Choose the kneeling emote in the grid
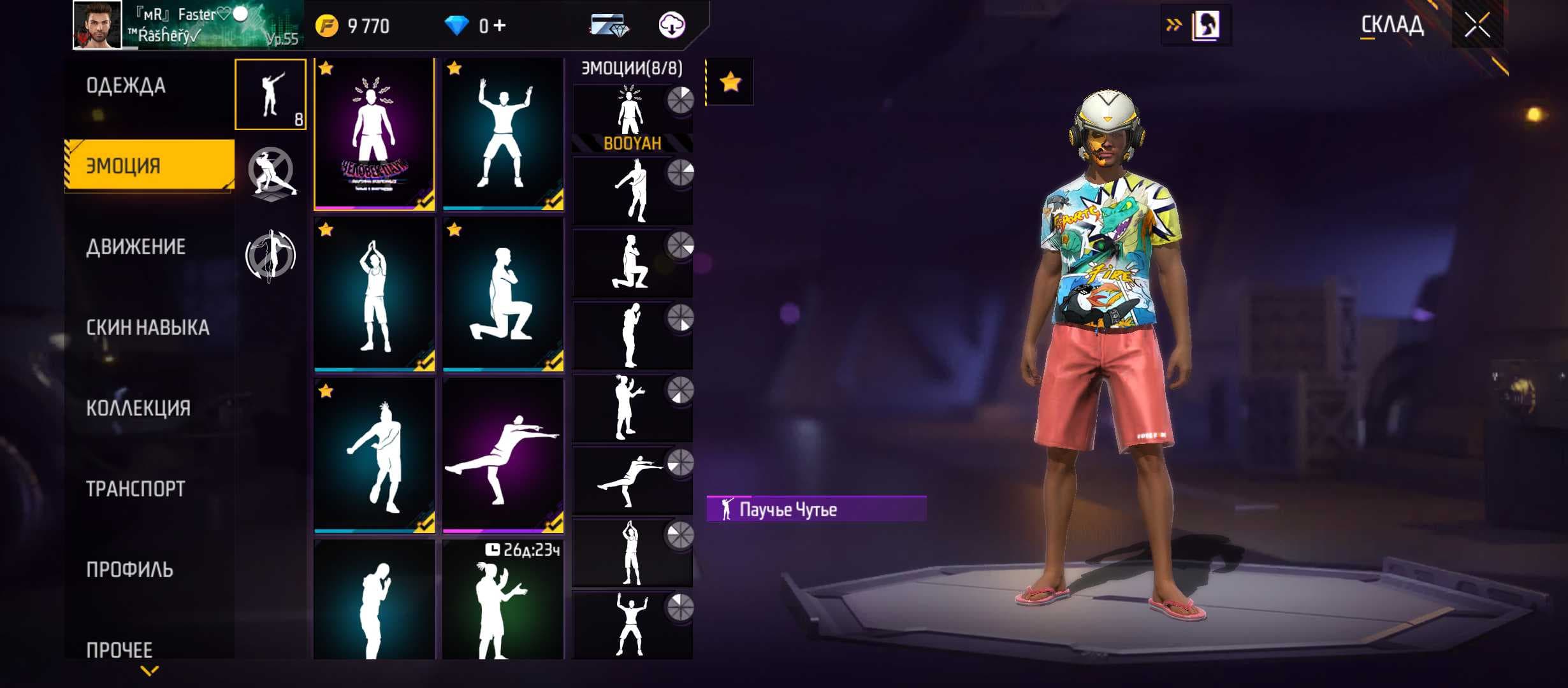 [503, 294]
